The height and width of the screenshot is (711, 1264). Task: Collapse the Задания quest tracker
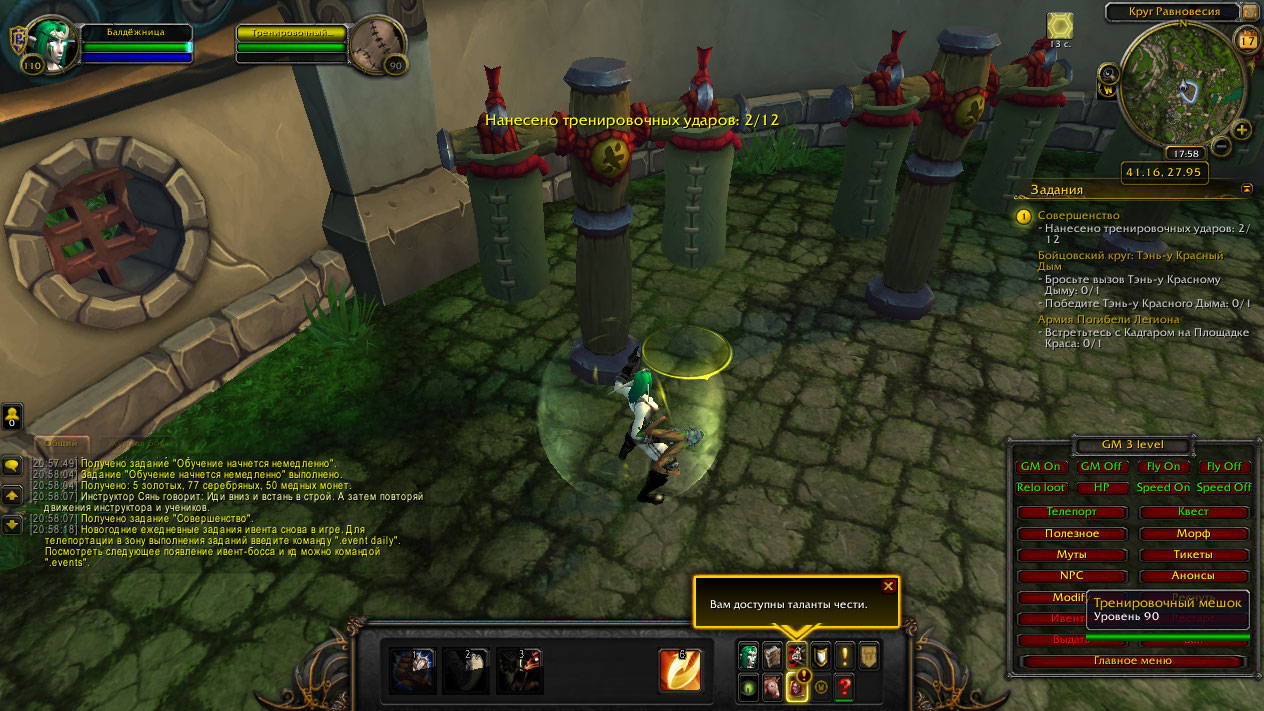(1247, 188)
